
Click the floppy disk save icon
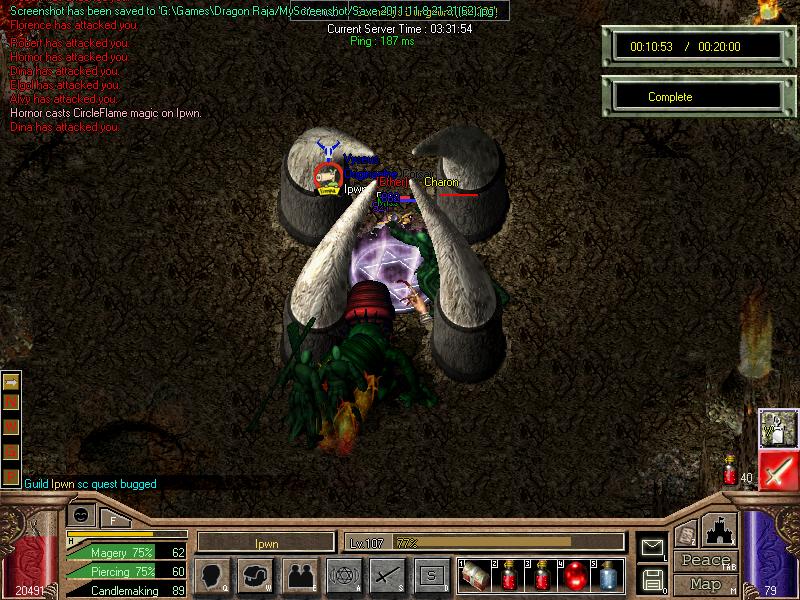point(652,578)
